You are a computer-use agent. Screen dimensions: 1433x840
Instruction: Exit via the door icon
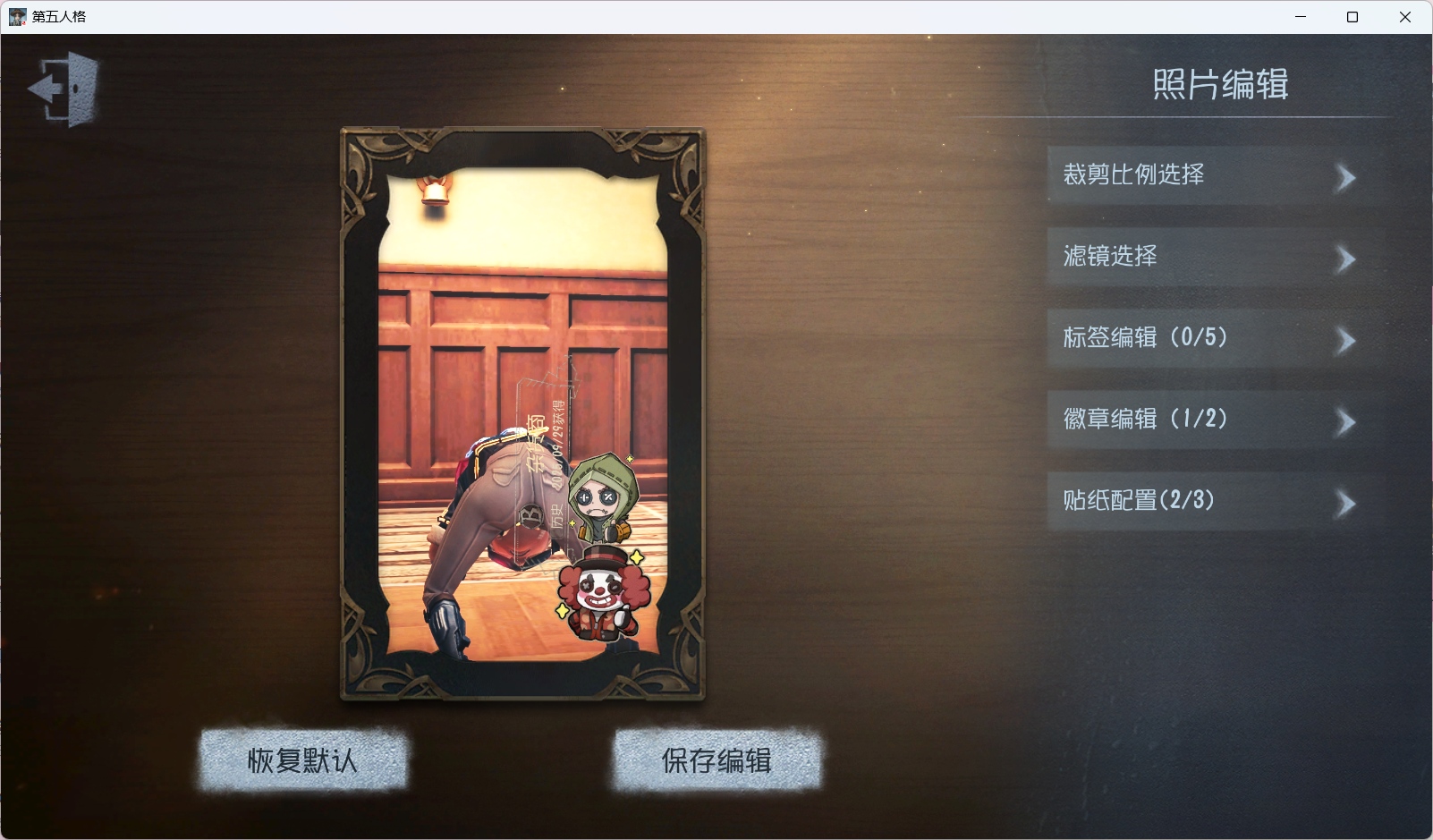pyautogui.click(x=65, y=89)
